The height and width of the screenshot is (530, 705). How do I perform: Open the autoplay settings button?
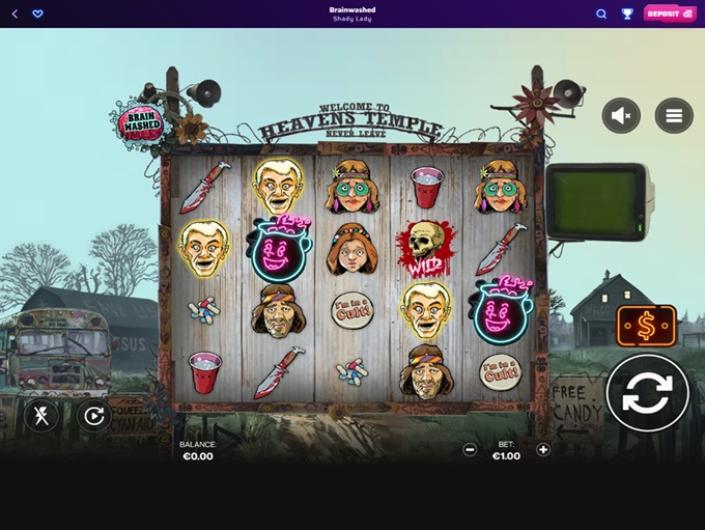tap(94, 415)
